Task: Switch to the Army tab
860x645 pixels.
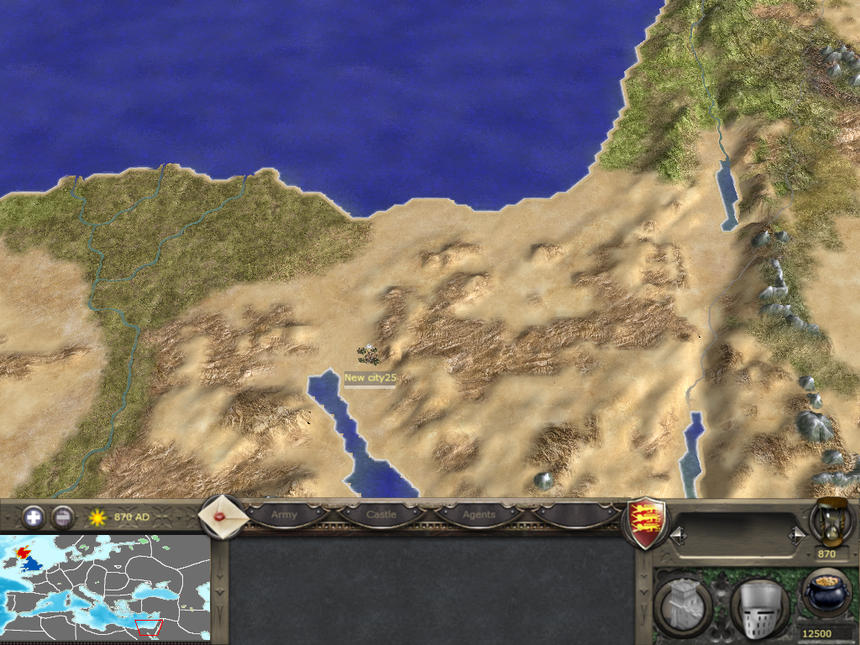Action: click(284, 514)
